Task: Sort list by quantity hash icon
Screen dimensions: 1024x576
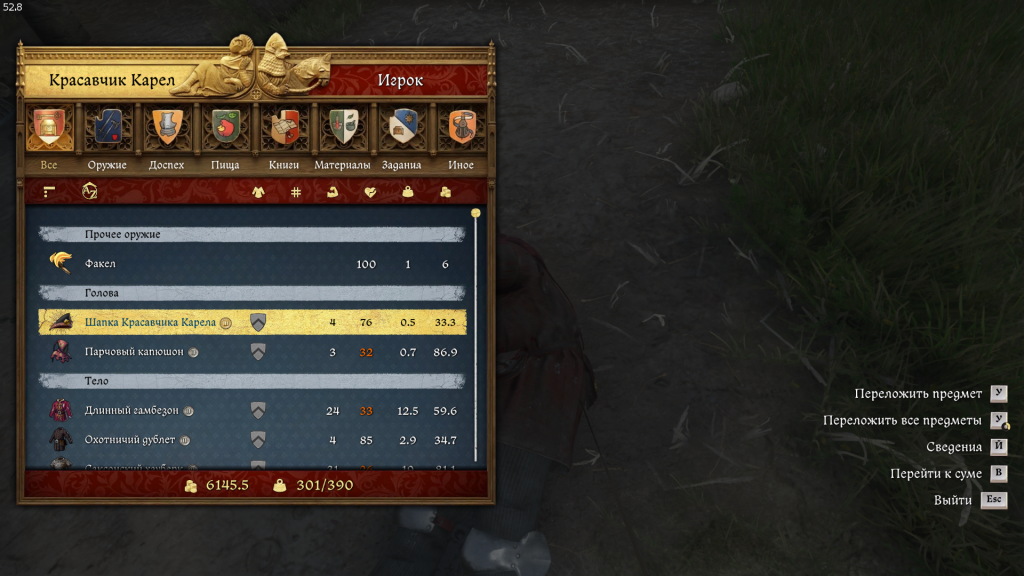Action: click(296, 192)
